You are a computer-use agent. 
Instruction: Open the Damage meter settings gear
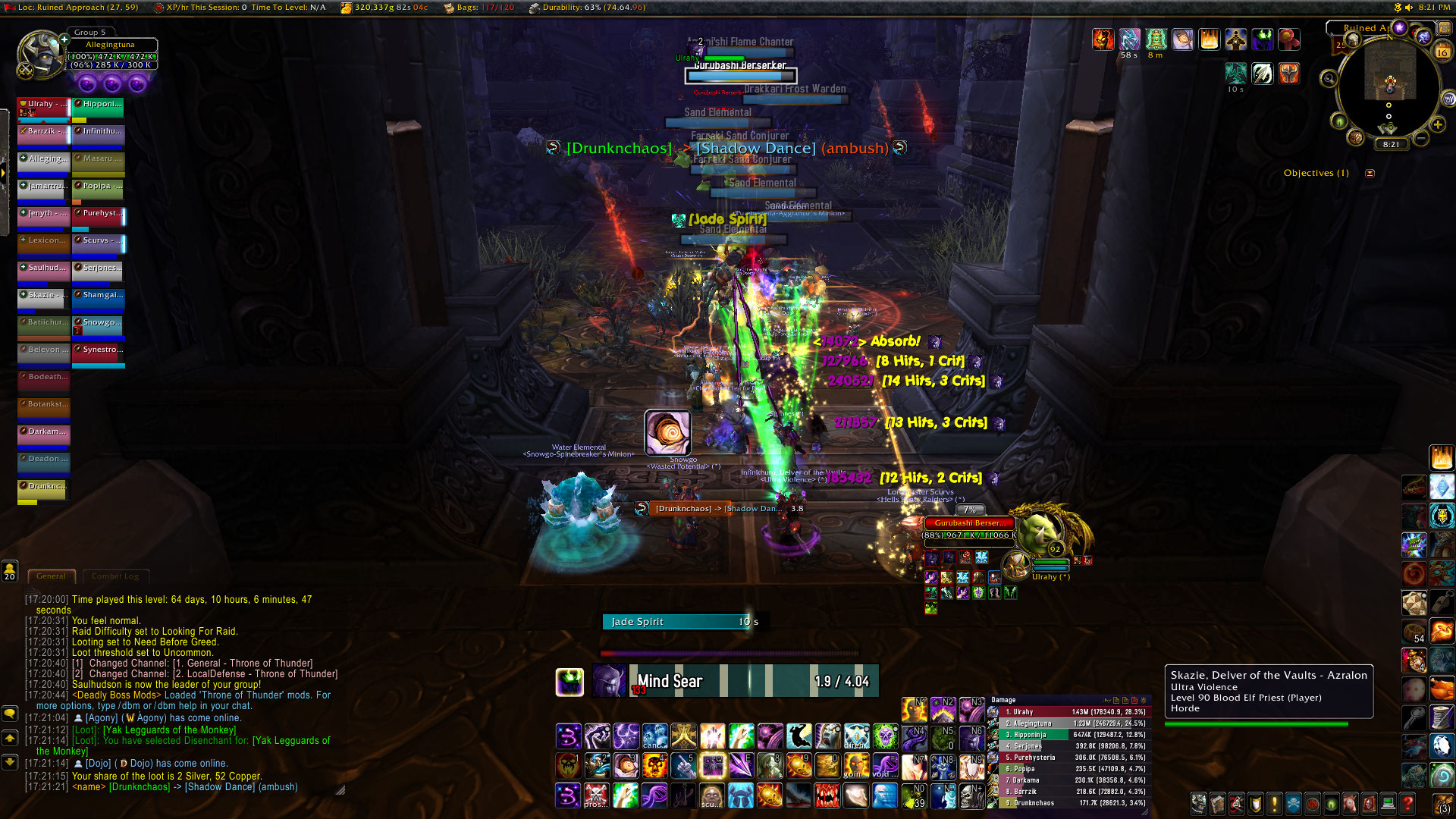[1144, 700]
